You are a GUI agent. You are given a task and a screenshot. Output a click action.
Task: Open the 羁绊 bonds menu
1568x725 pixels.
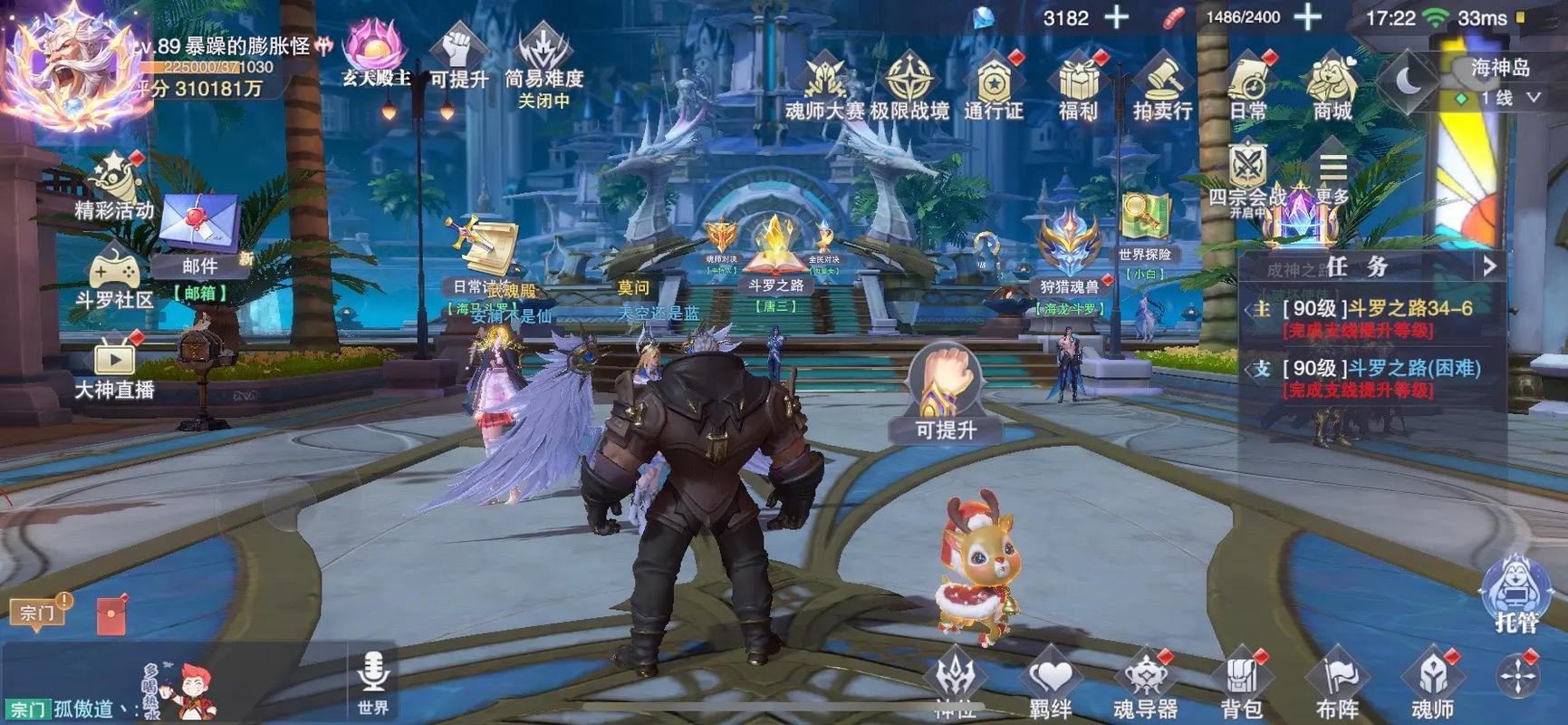1051,685
